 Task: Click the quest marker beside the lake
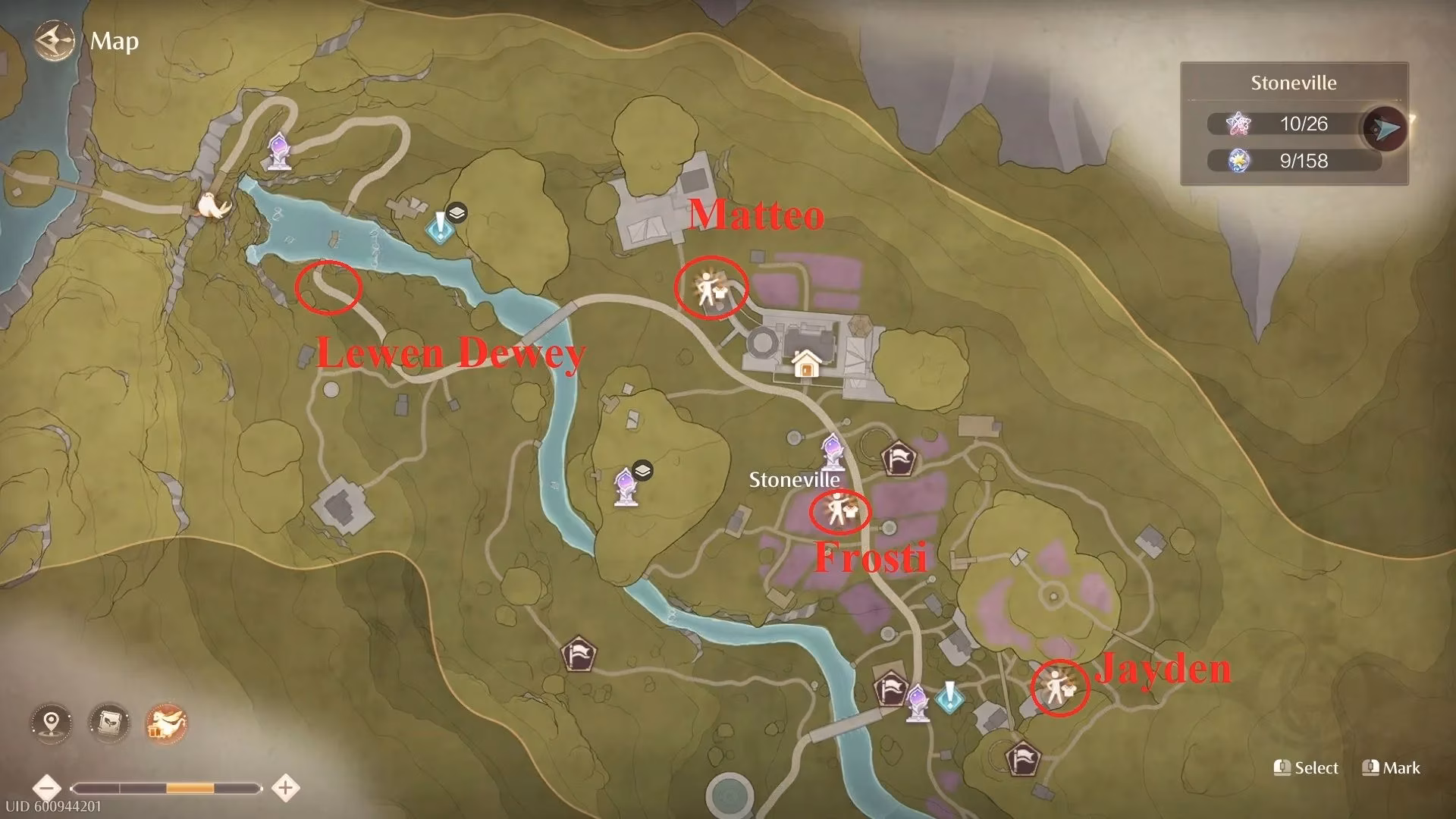click(438, 225)
